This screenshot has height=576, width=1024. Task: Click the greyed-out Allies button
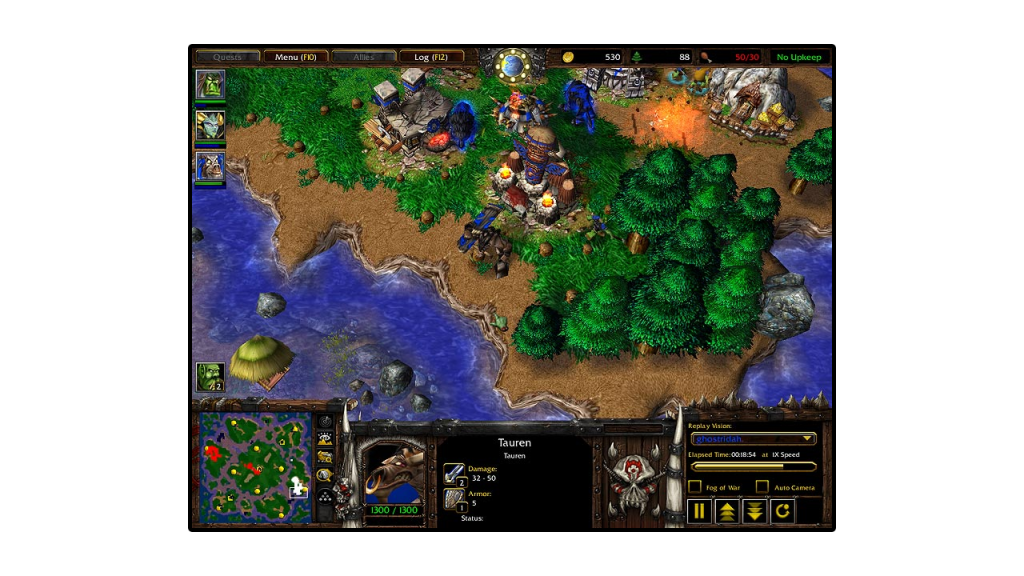(x=363, y=57)
